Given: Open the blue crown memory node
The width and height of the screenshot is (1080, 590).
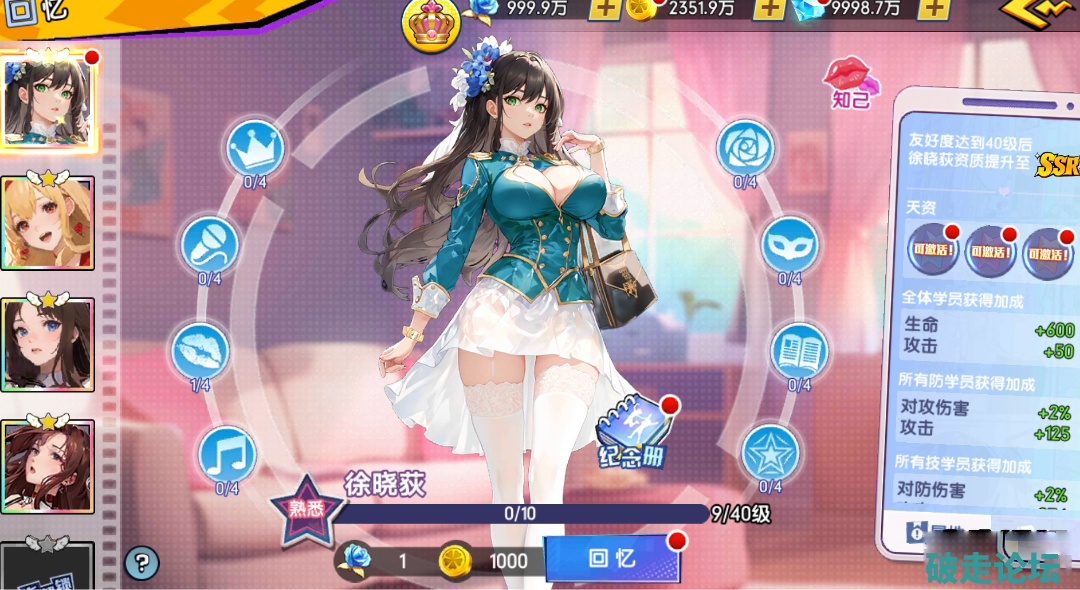Looking at the screenshot, I should (x=255, y=148).
